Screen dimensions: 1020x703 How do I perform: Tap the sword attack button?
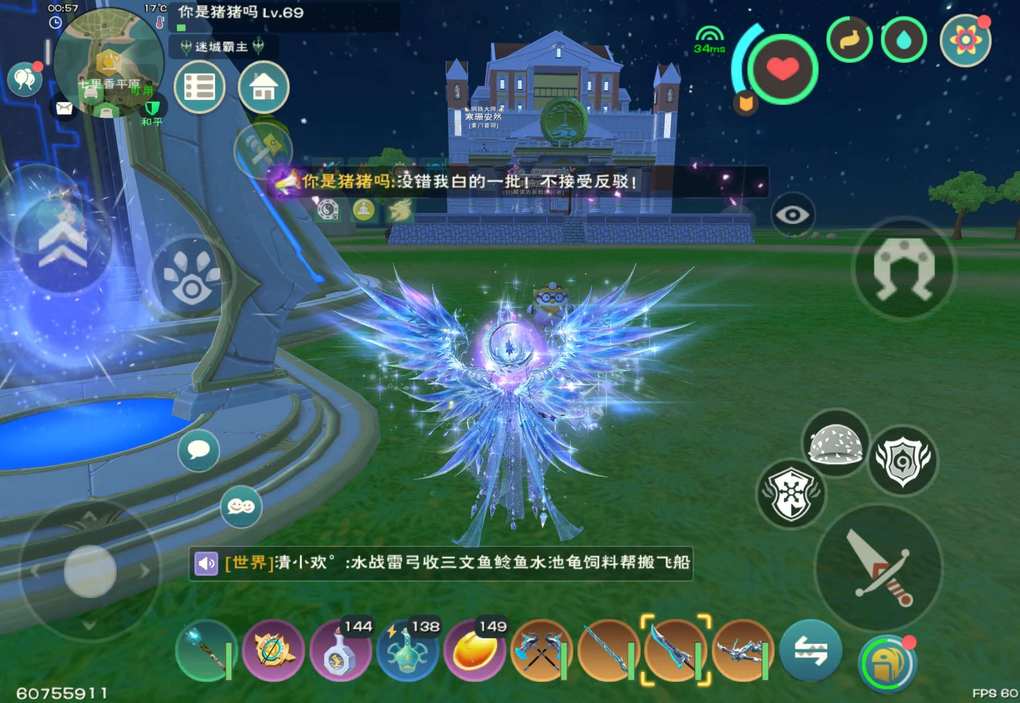click(878, 566)
